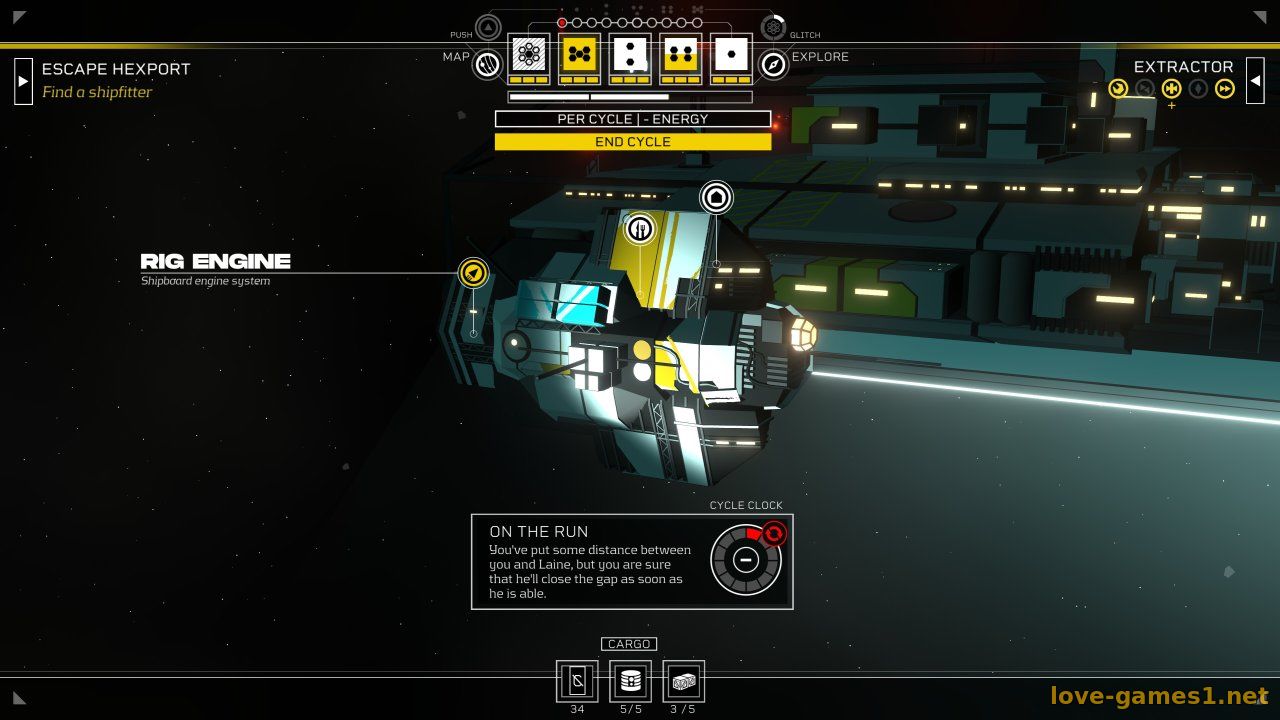
Task: Select the stacked-canister cargo slot
Action: coord(630,681)
